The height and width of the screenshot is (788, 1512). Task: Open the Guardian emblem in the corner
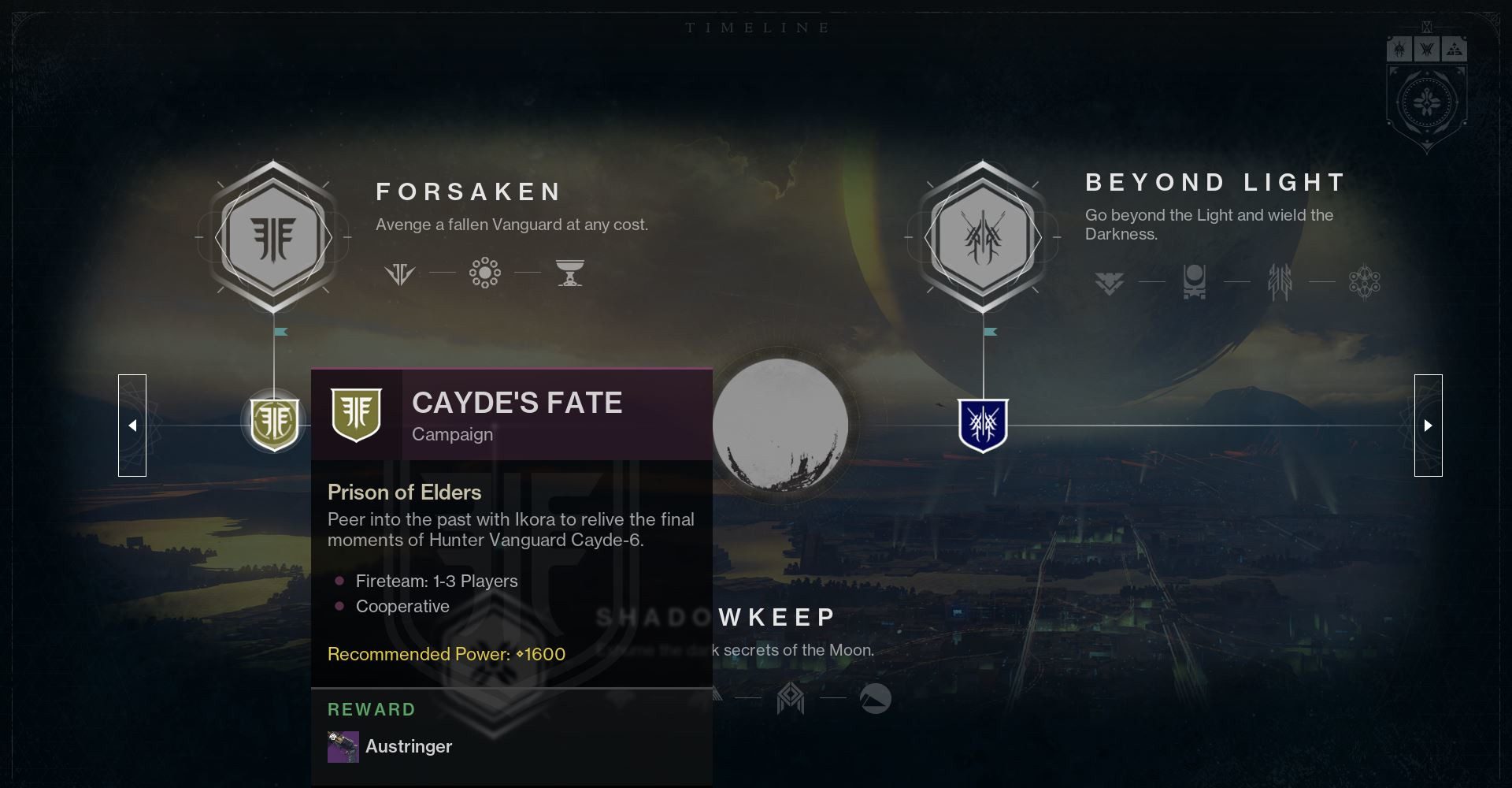tap(1426, 102)
